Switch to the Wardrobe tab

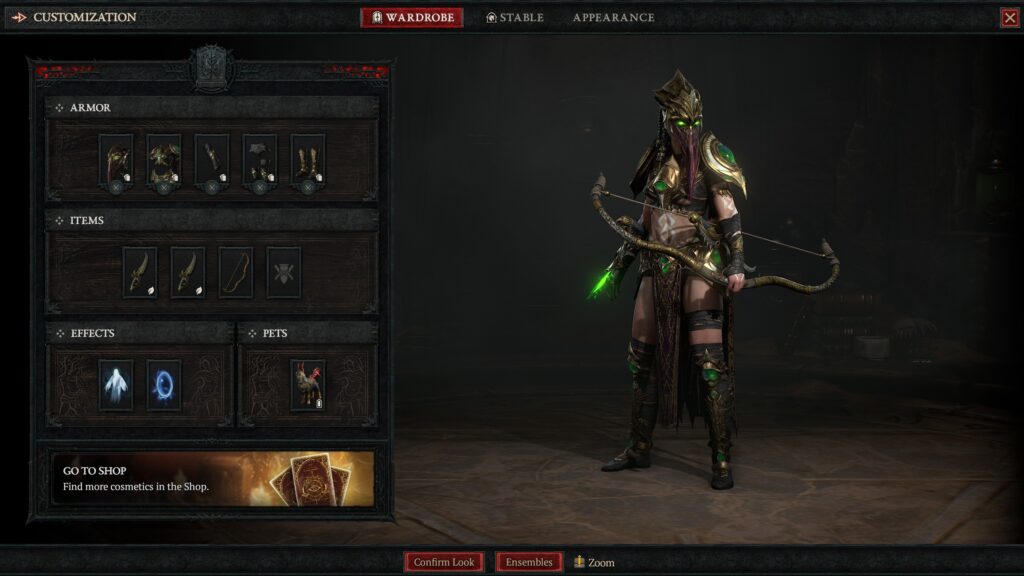click(412, 18)
